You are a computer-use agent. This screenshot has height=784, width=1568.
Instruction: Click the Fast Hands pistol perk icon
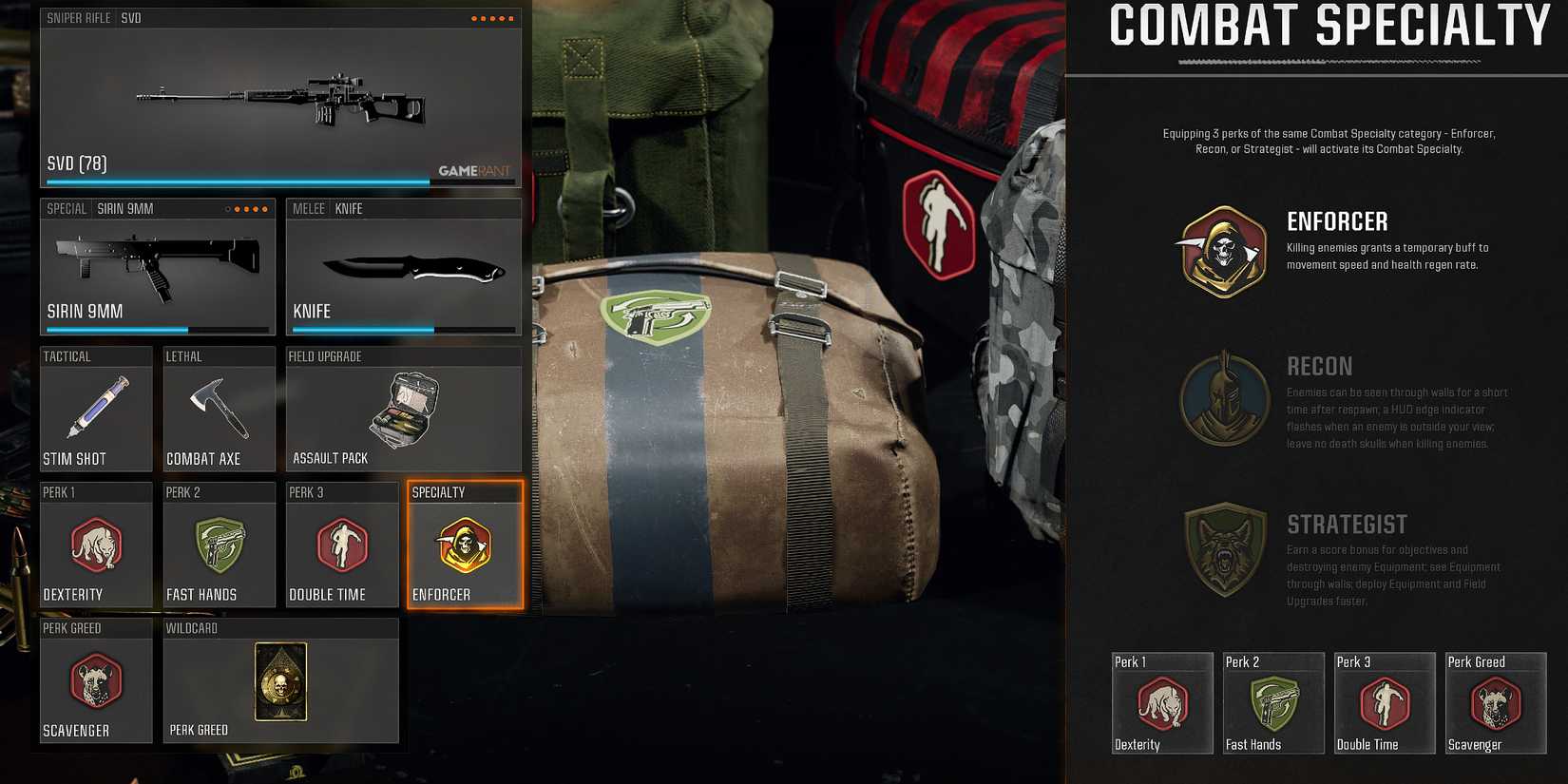[219, 549]
